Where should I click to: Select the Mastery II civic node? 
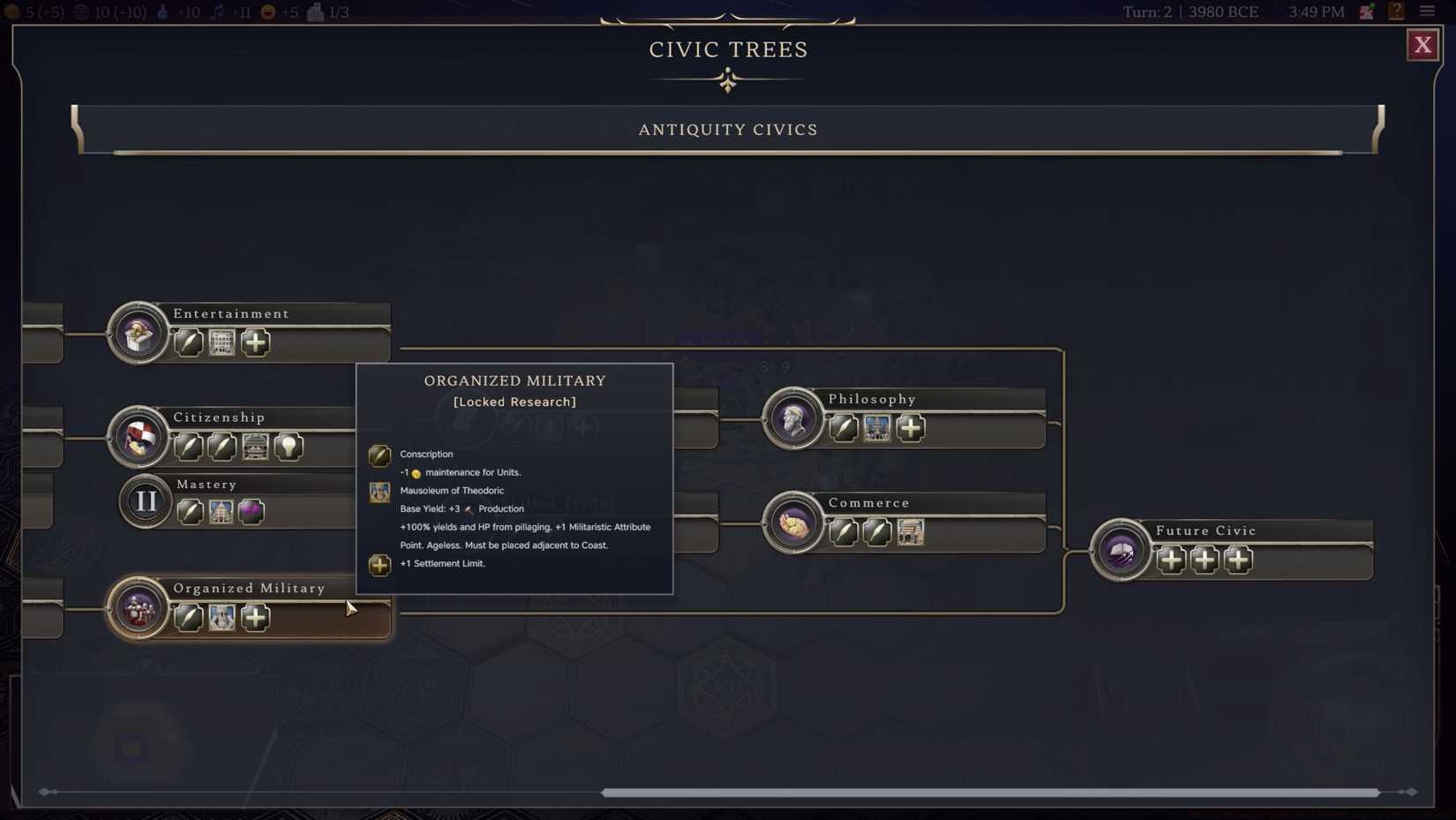(x=145, y=501)
